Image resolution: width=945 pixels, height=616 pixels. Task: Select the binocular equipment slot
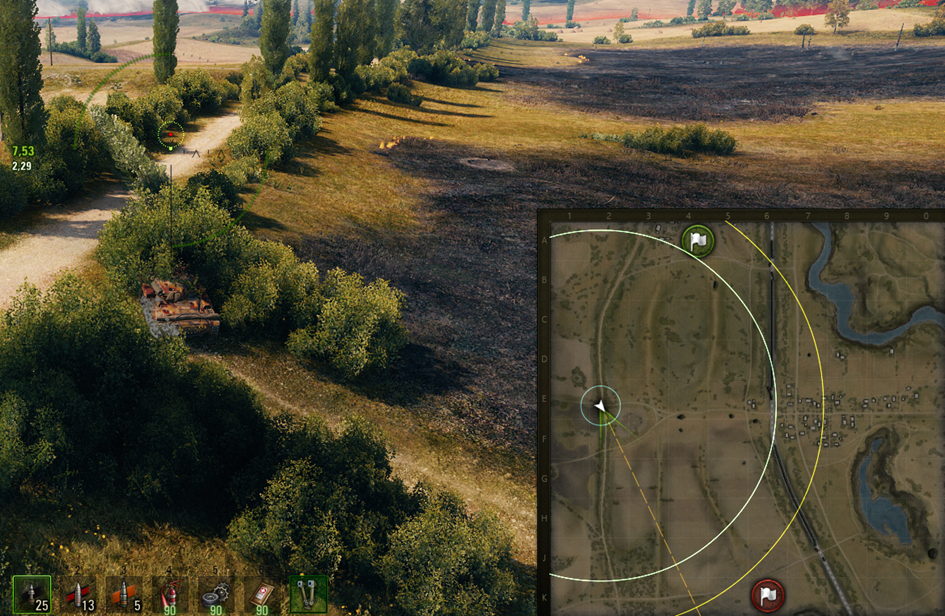pyautogui.click(x=308, y=593)
